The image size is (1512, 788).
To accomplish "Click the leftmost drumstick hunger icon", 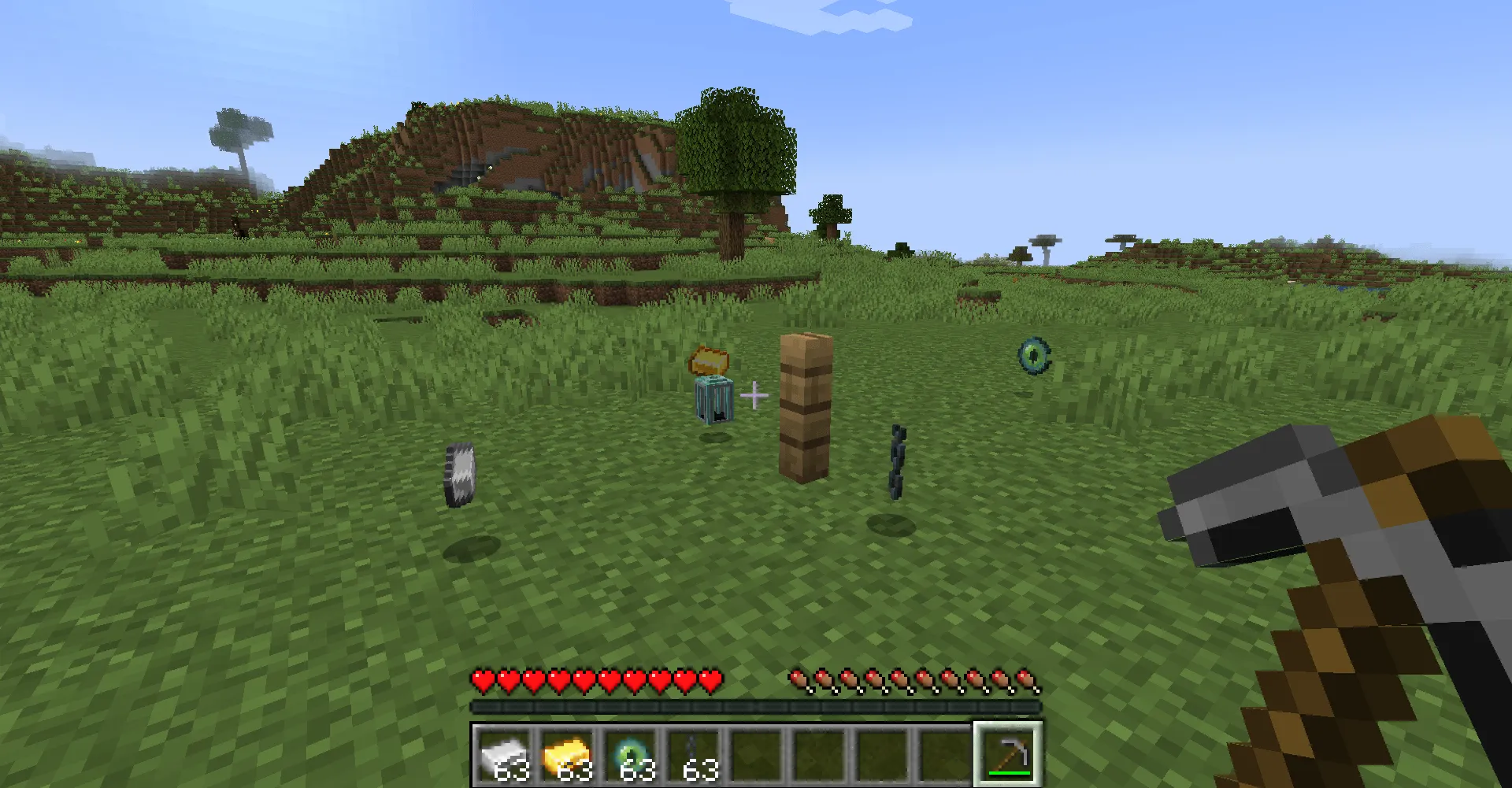I will (798, 679).
